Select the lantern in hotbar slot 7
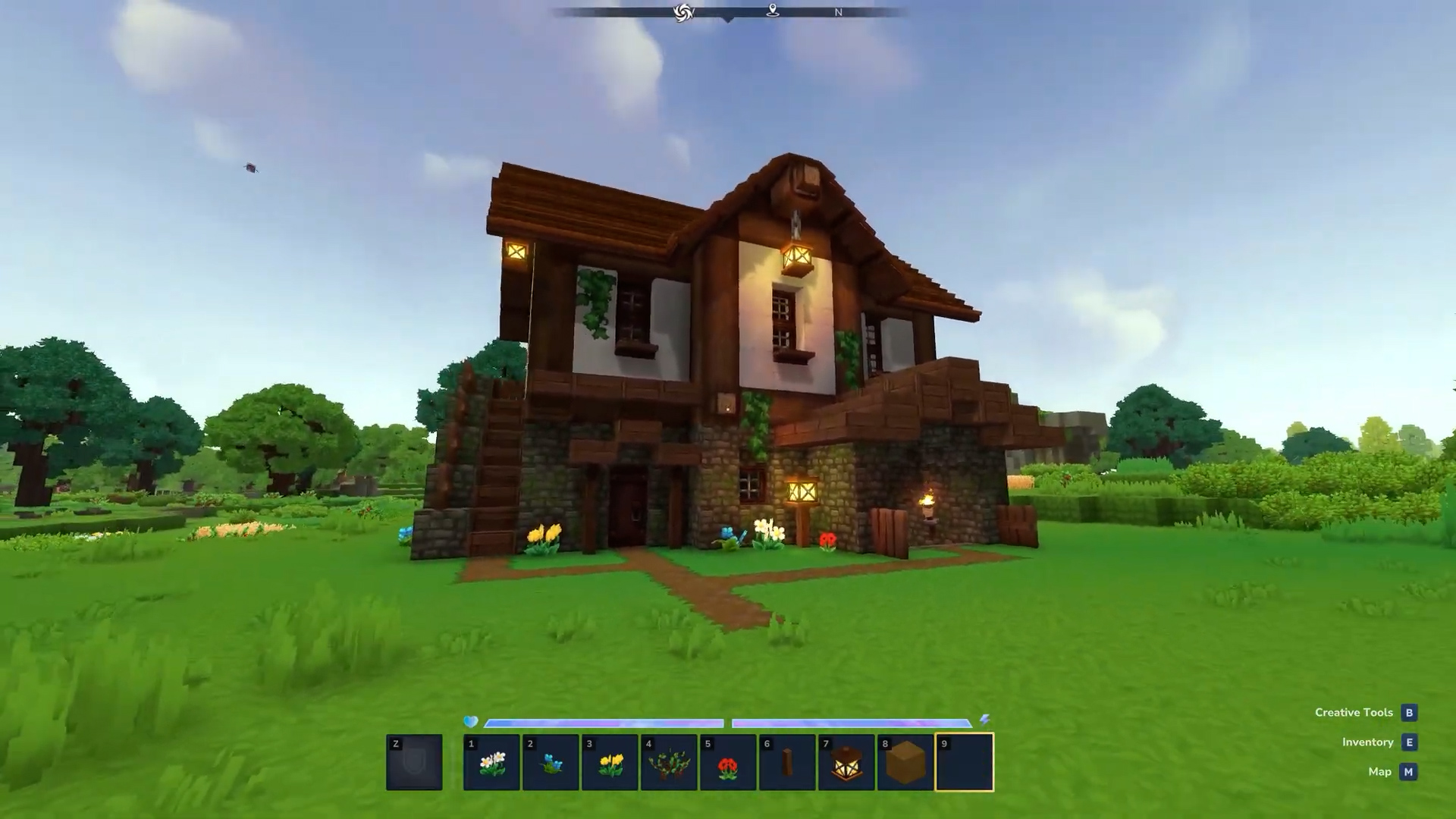Viewport: 1456px width, 819px height. 846,762
